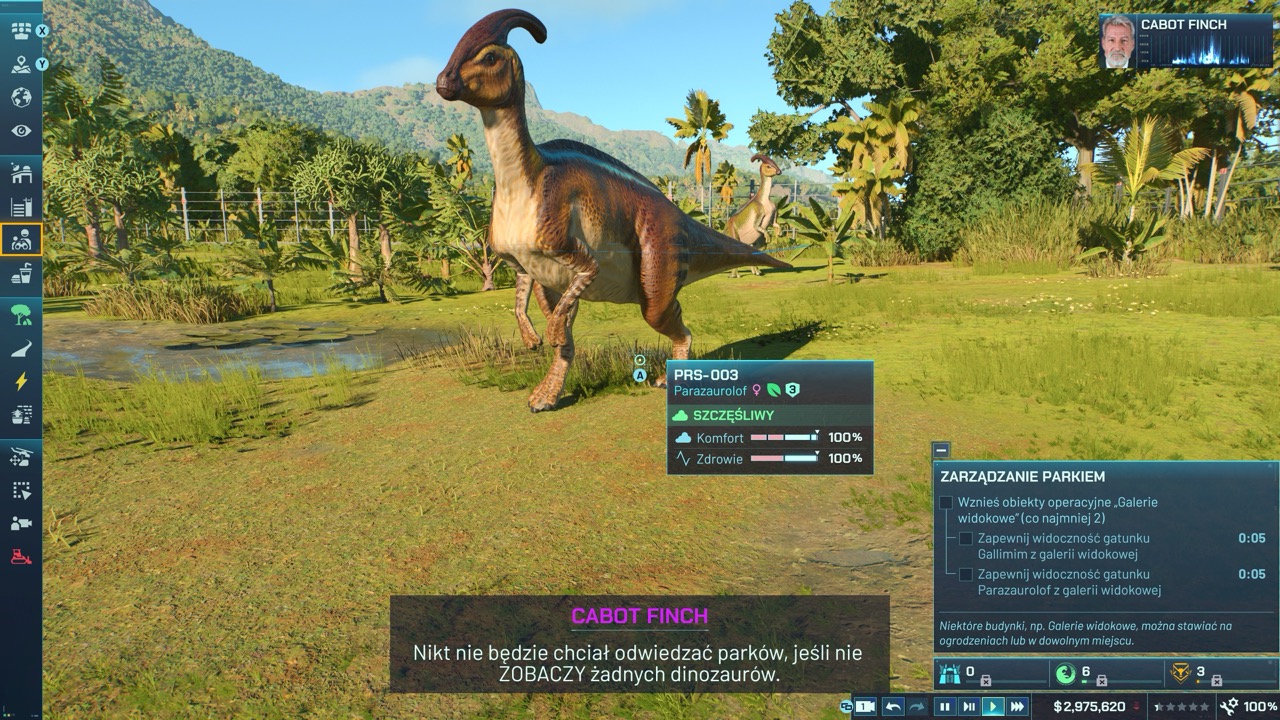Open the world globe menu

pyautogui.click(x=21, y=98)
